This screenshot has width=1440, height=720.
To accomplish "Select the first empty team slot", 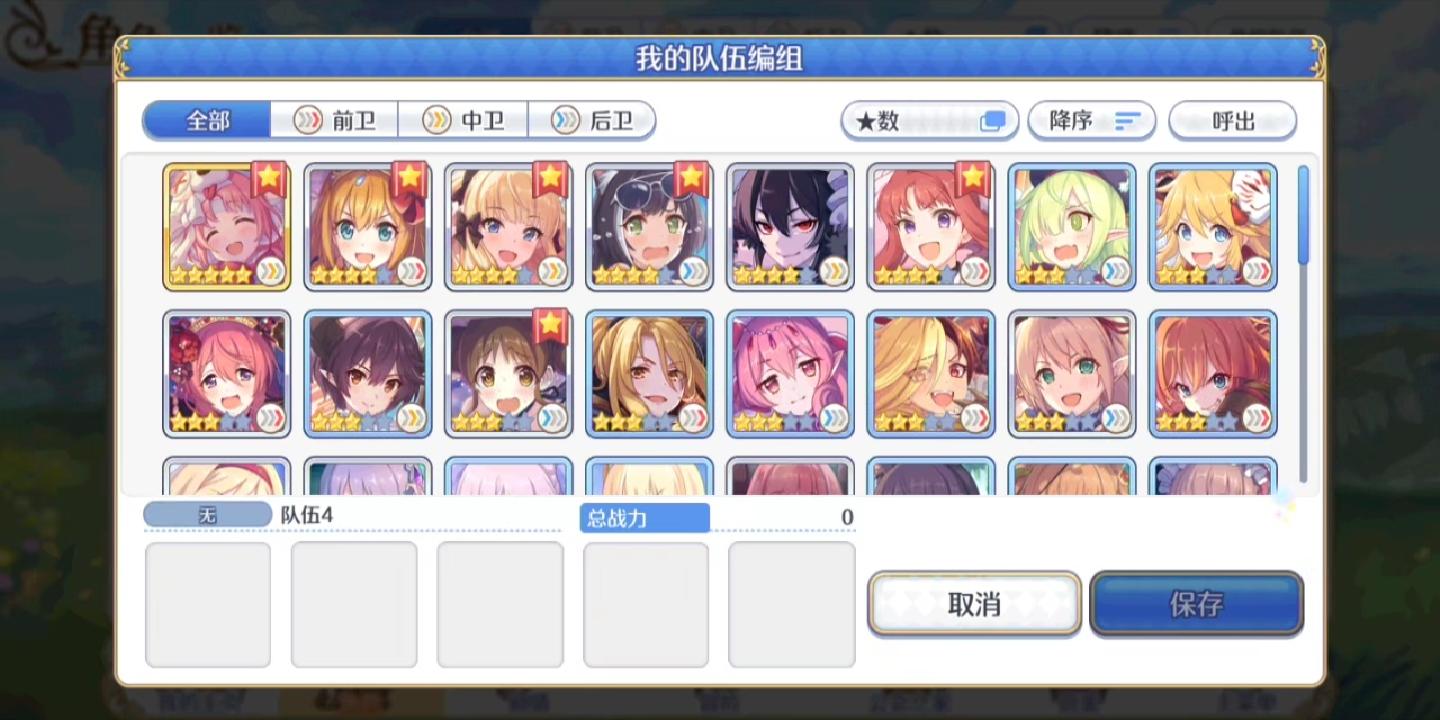I will tap(208, 602).
